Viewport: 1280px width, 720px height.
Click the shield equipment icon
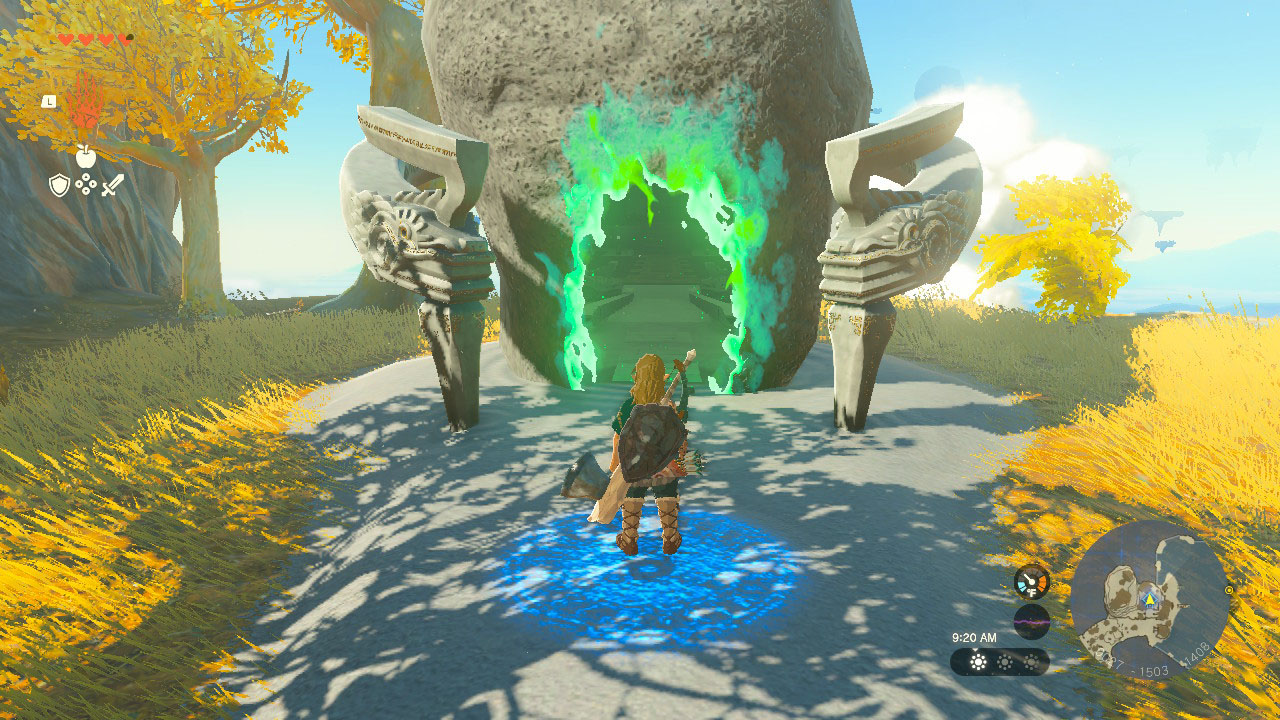58,185
